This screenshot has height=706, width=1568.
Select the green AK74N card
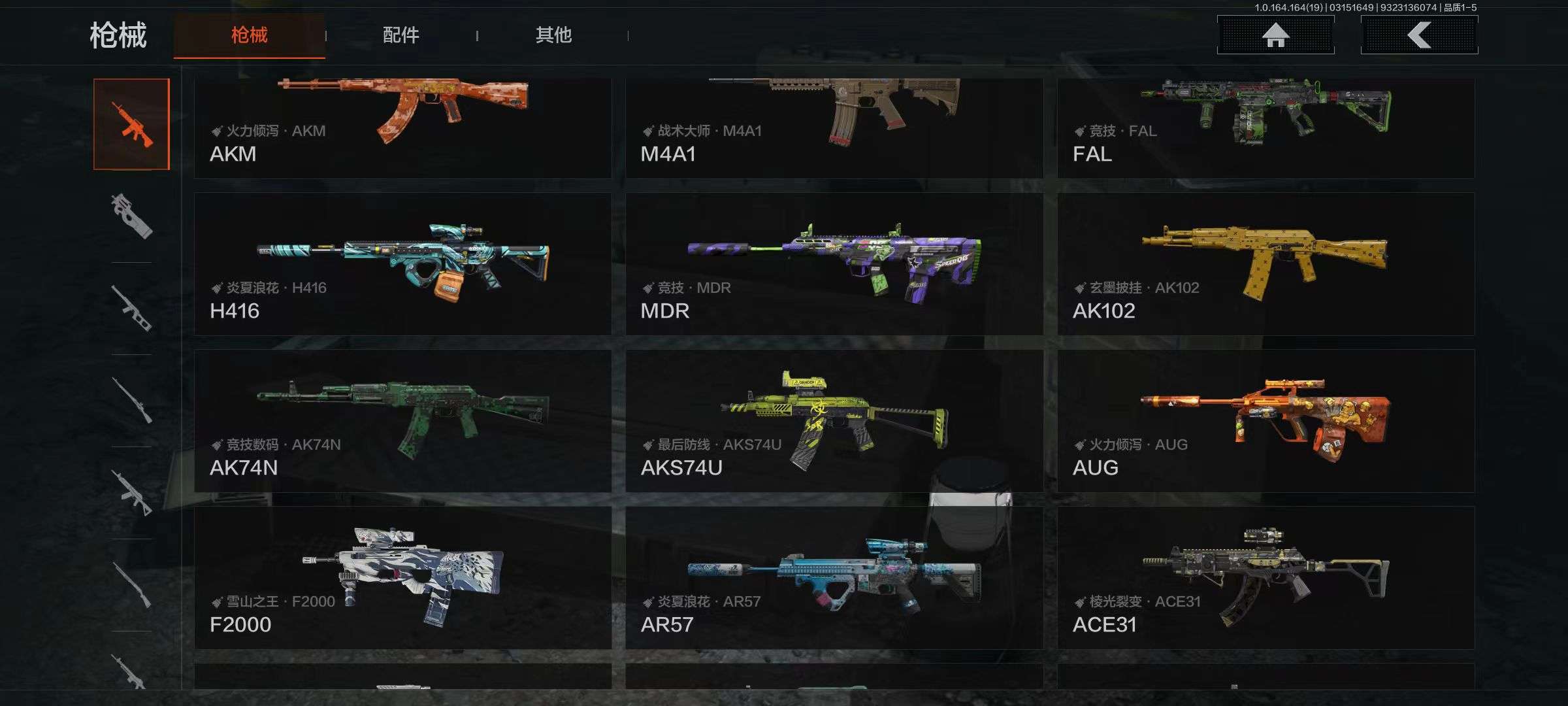click(402, 421)
